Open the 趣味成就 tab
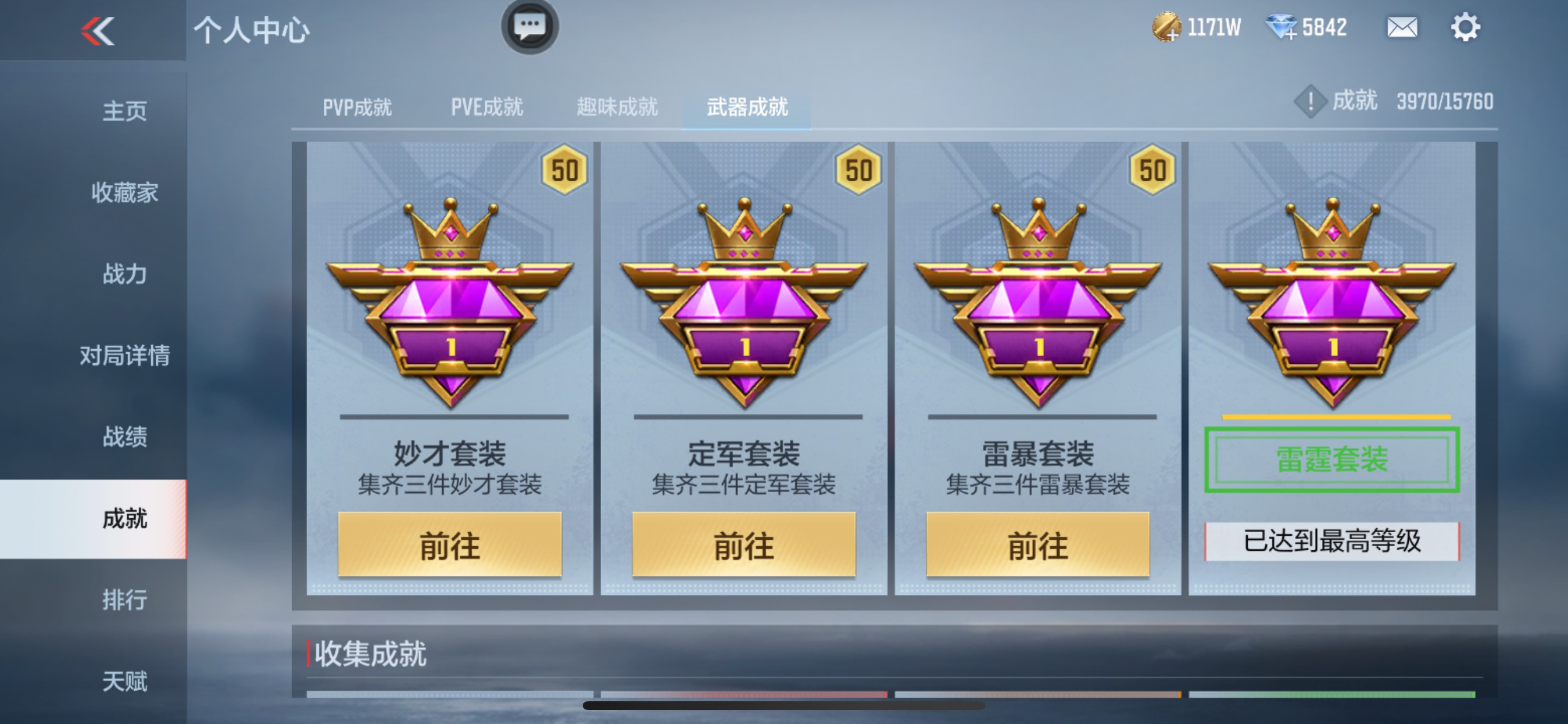This screenshot has width=1568, height=724. coord(617,107)
